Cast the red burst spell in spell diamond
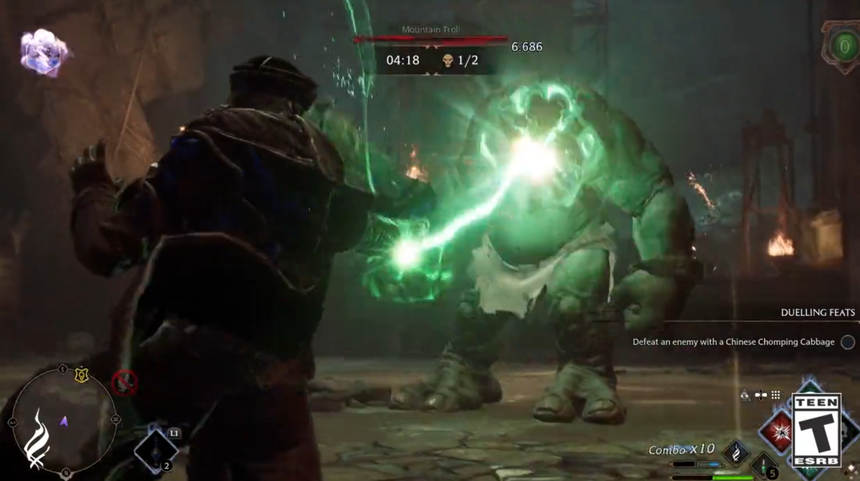 pos(776,432)
